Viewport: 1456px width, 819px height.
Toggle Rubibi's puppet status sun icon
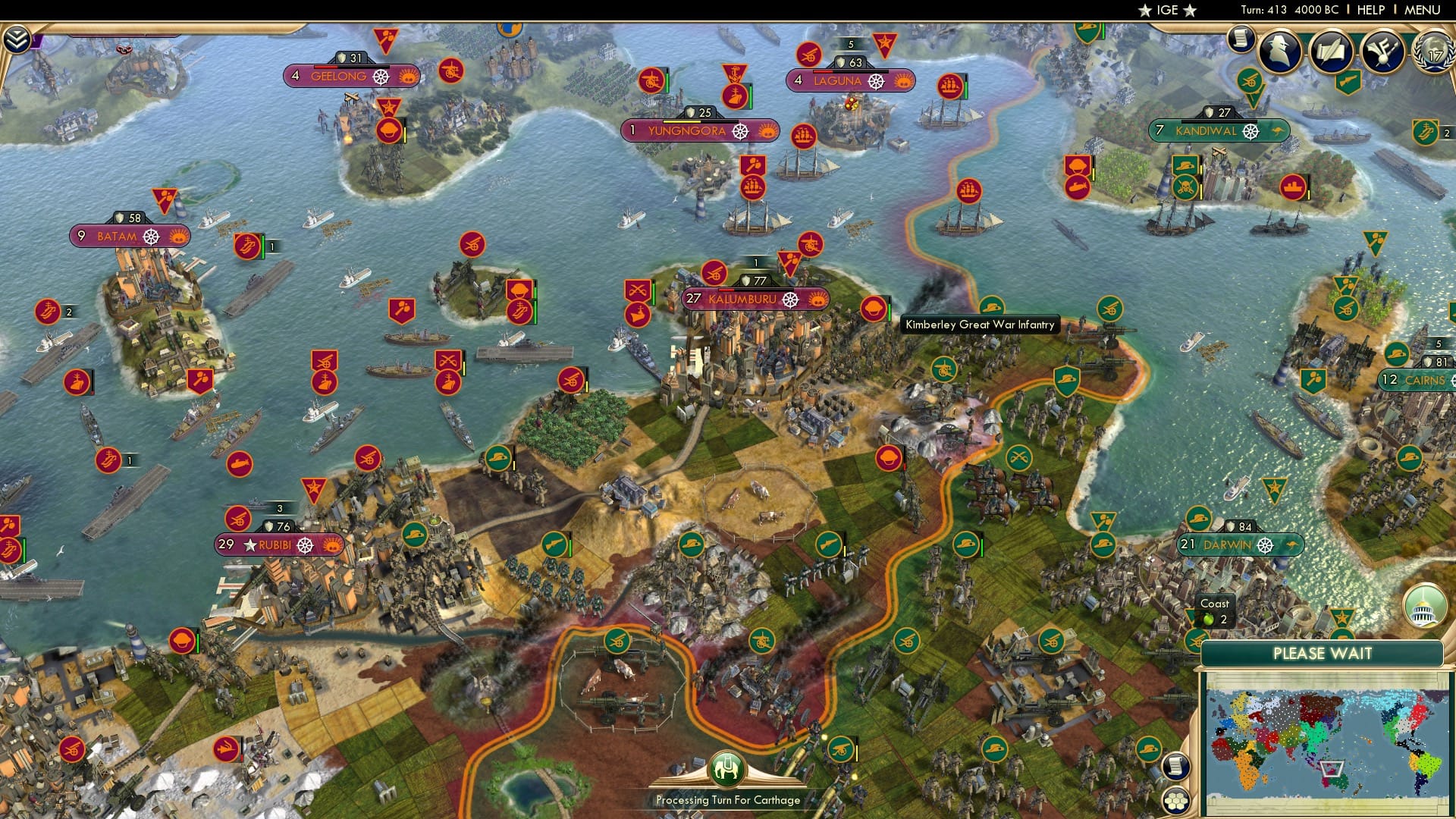point(331,544)
